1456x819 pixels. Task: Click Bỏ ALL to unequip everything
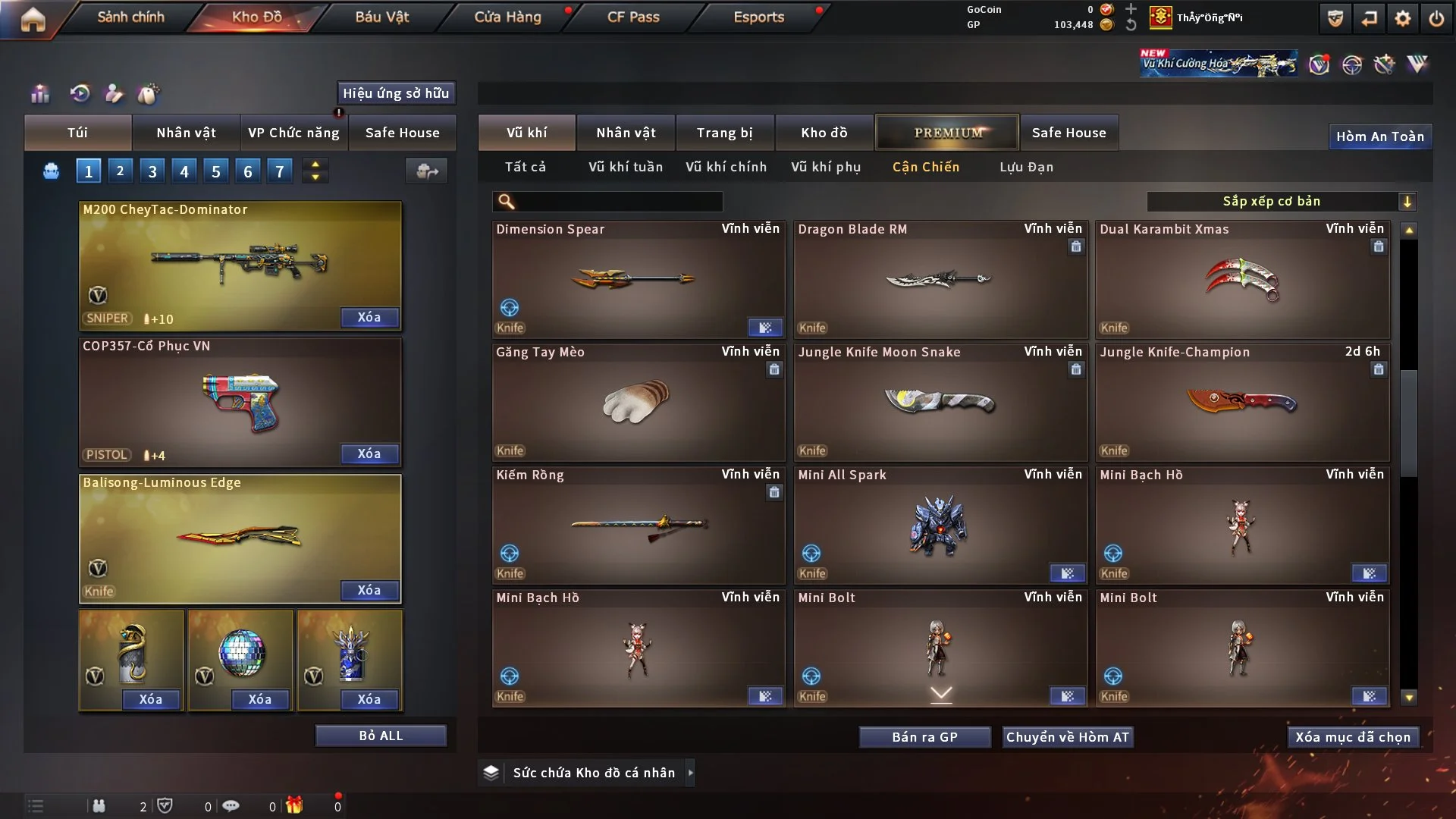pos(381,736)
